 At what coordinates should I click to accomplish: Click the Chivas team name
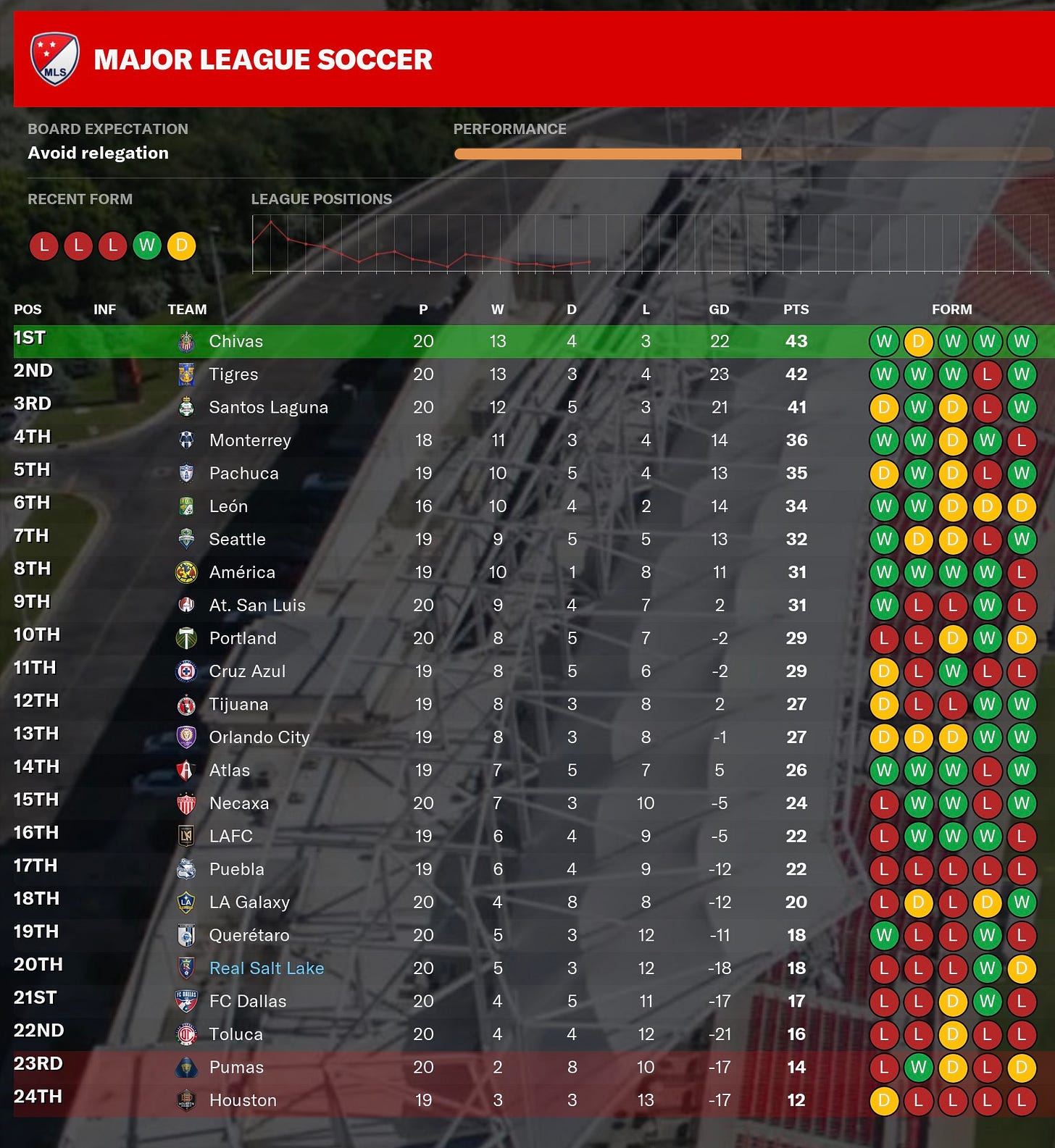tap(235, 340)
